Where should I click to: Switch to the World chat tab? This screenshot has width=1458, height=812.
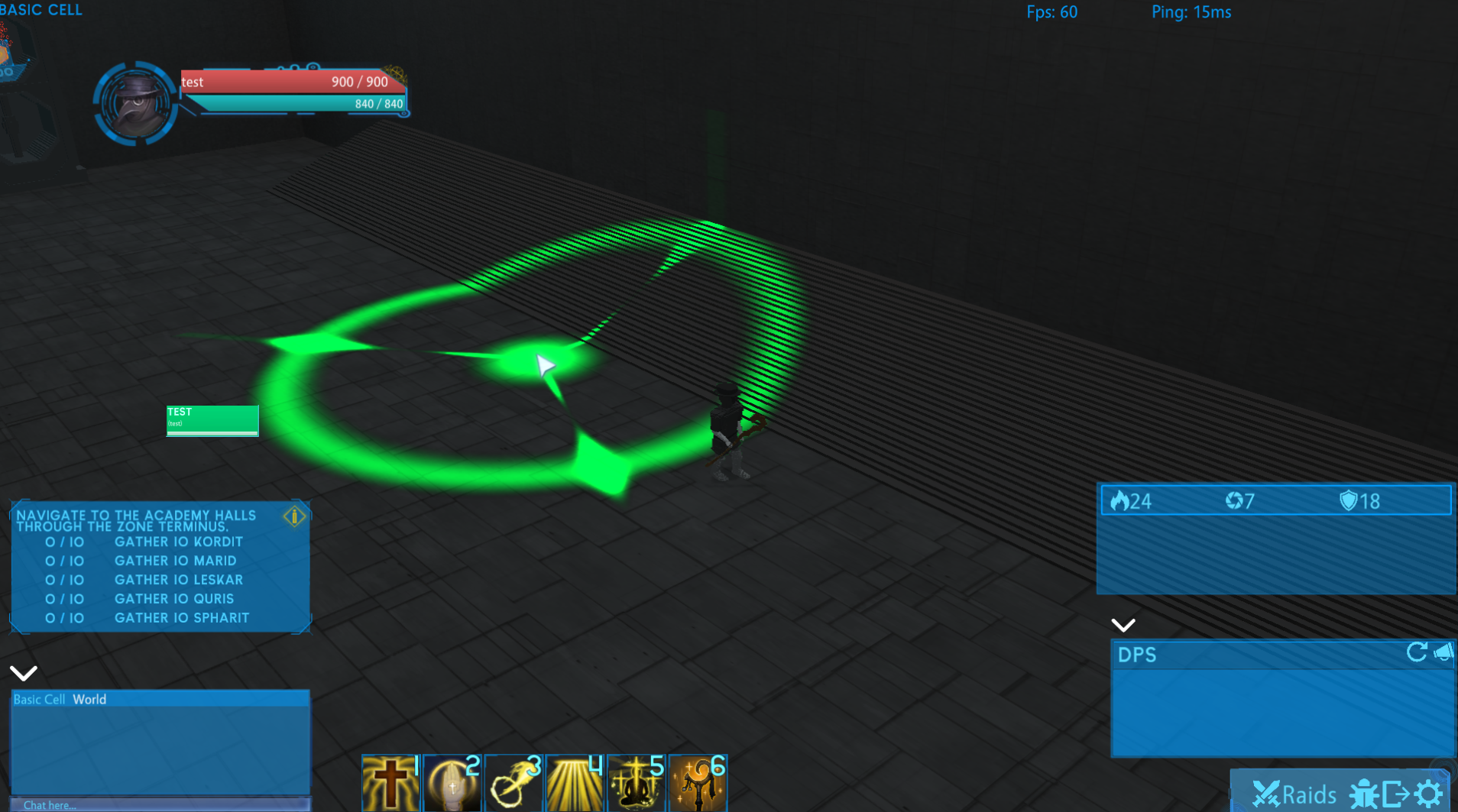[89, 699]
